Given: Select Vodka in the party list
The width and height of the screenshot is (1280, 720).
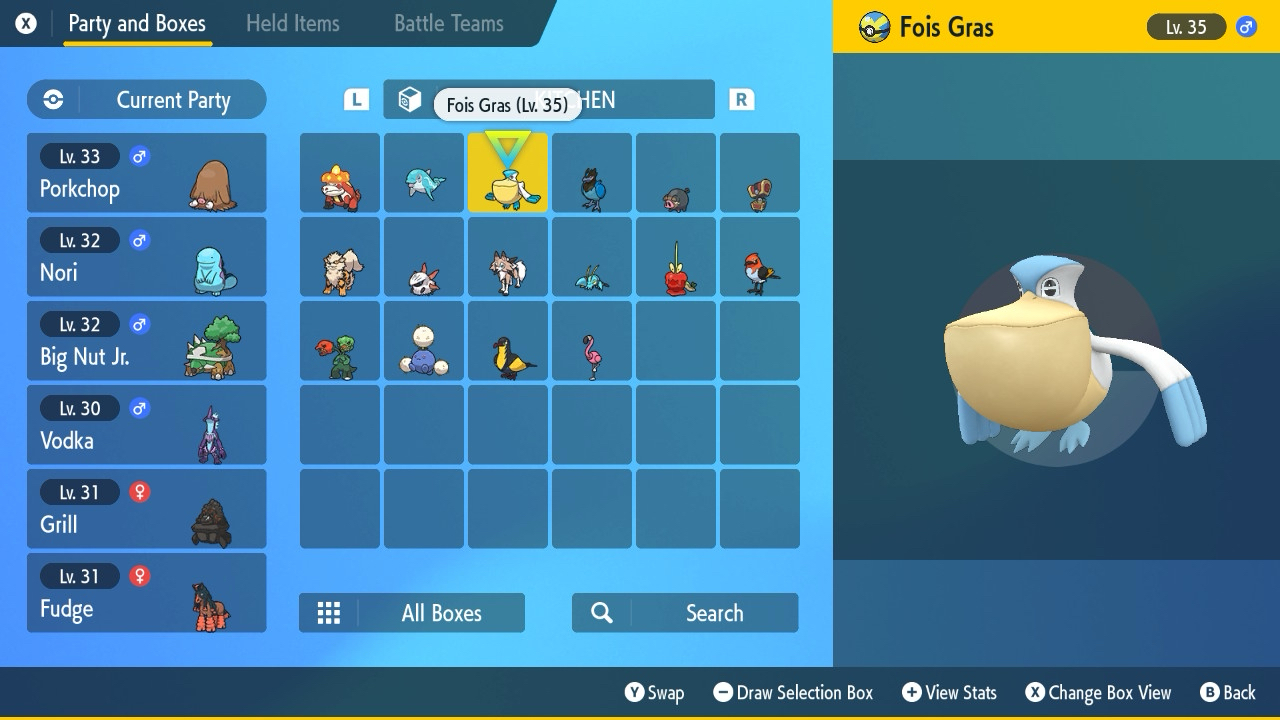Looking at the screenshot, I should [146, 425].
